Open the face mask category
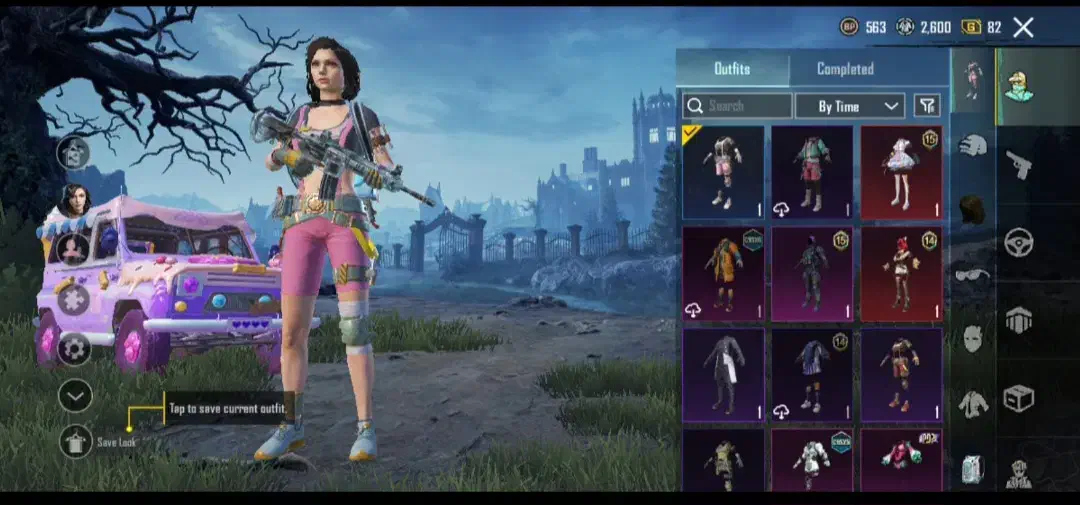 (973, 339)
